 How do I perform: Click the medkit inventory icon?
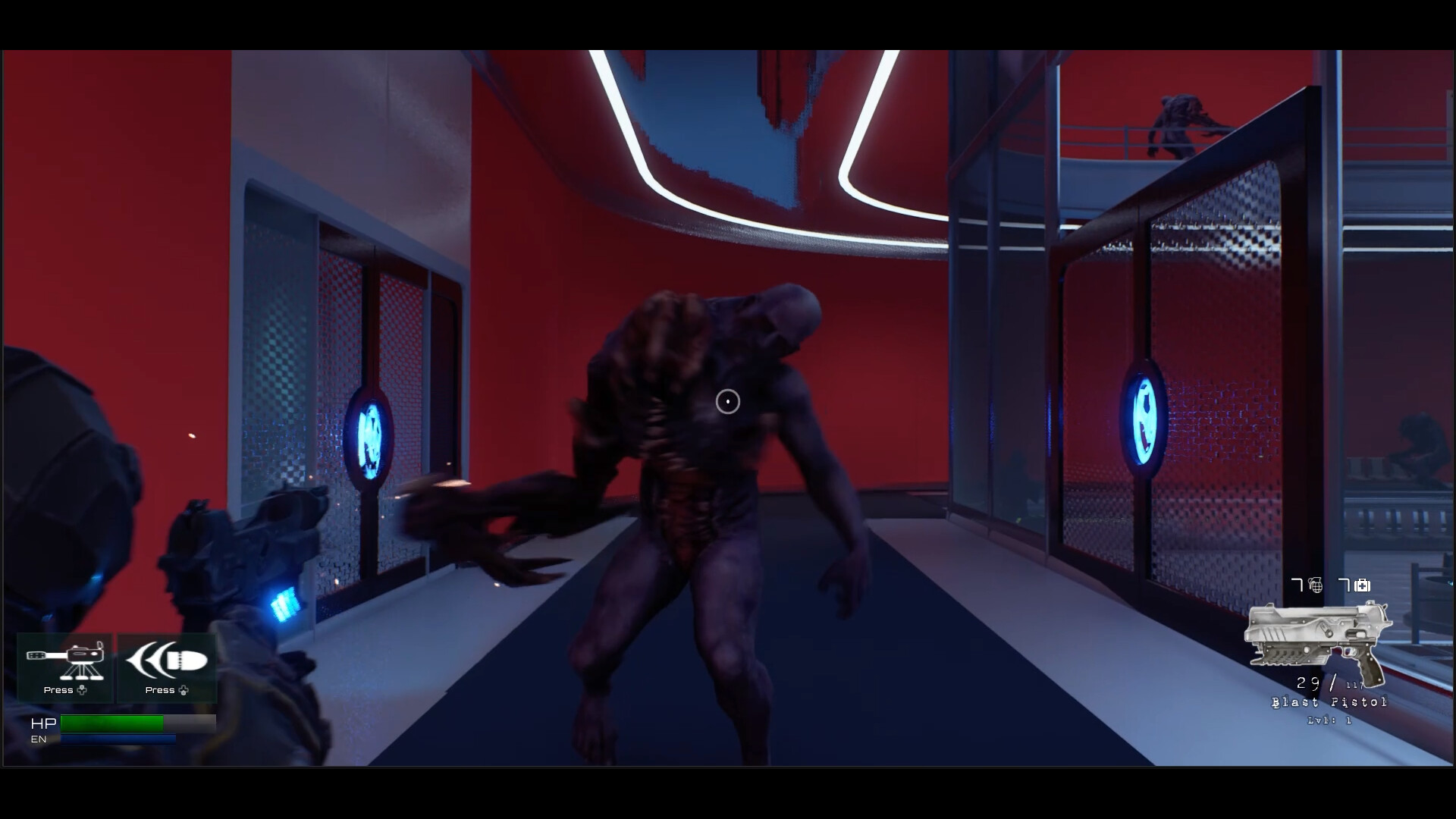(x=1361, y=585)
